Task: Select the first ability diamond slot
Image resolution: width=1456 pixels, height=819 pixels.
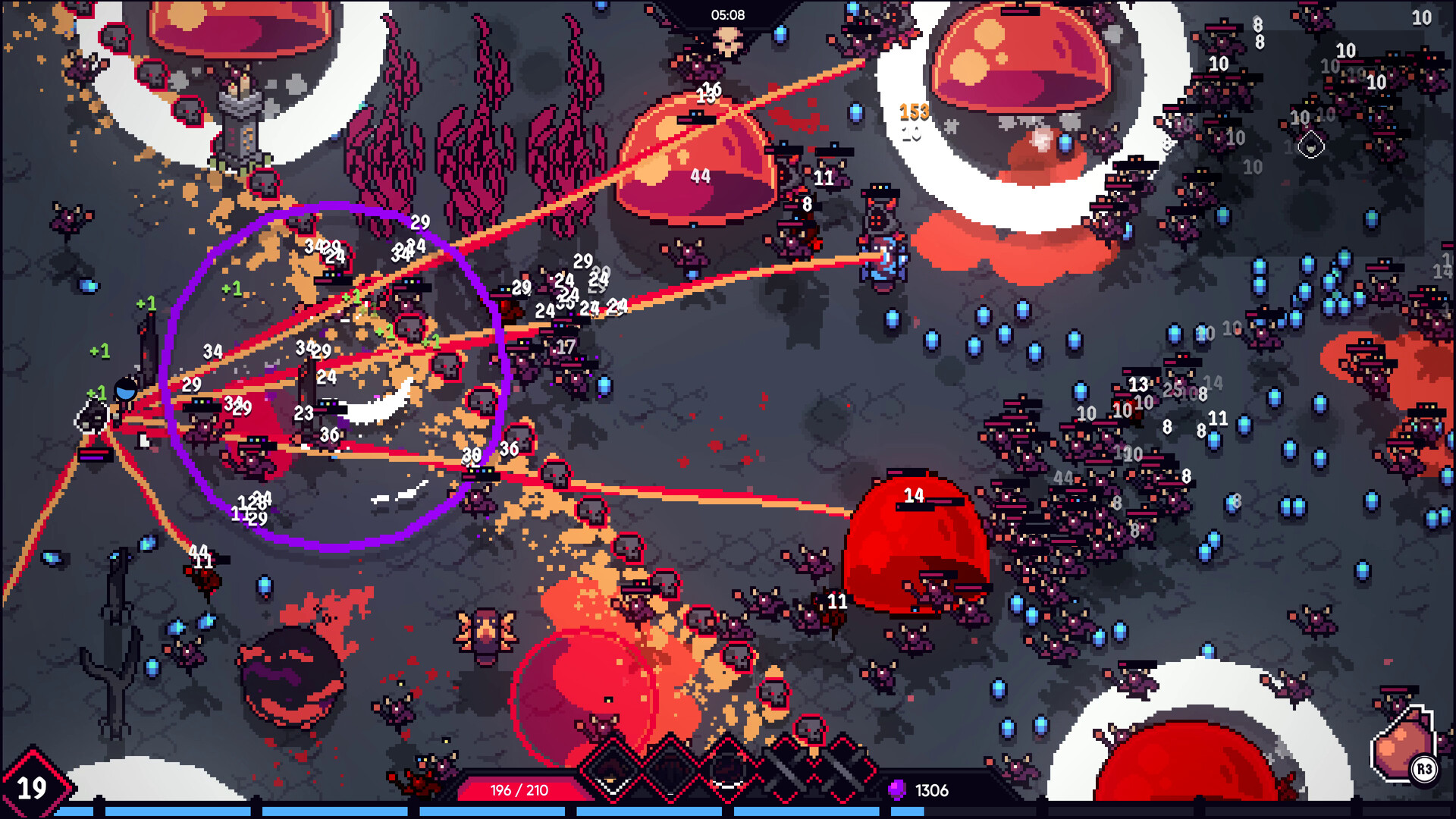Action: [610, 773]
